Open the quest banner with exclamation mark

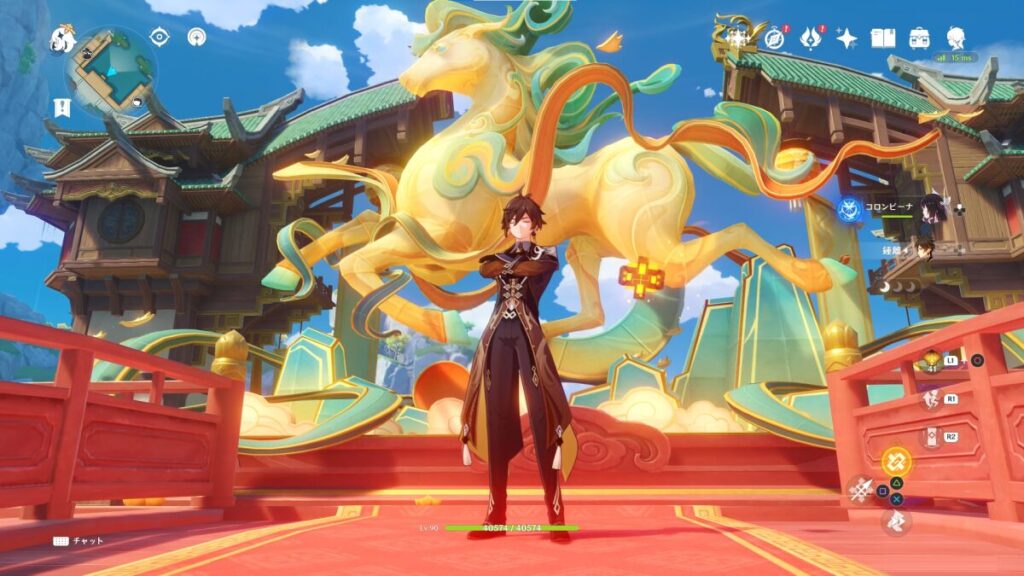[61, 108]
